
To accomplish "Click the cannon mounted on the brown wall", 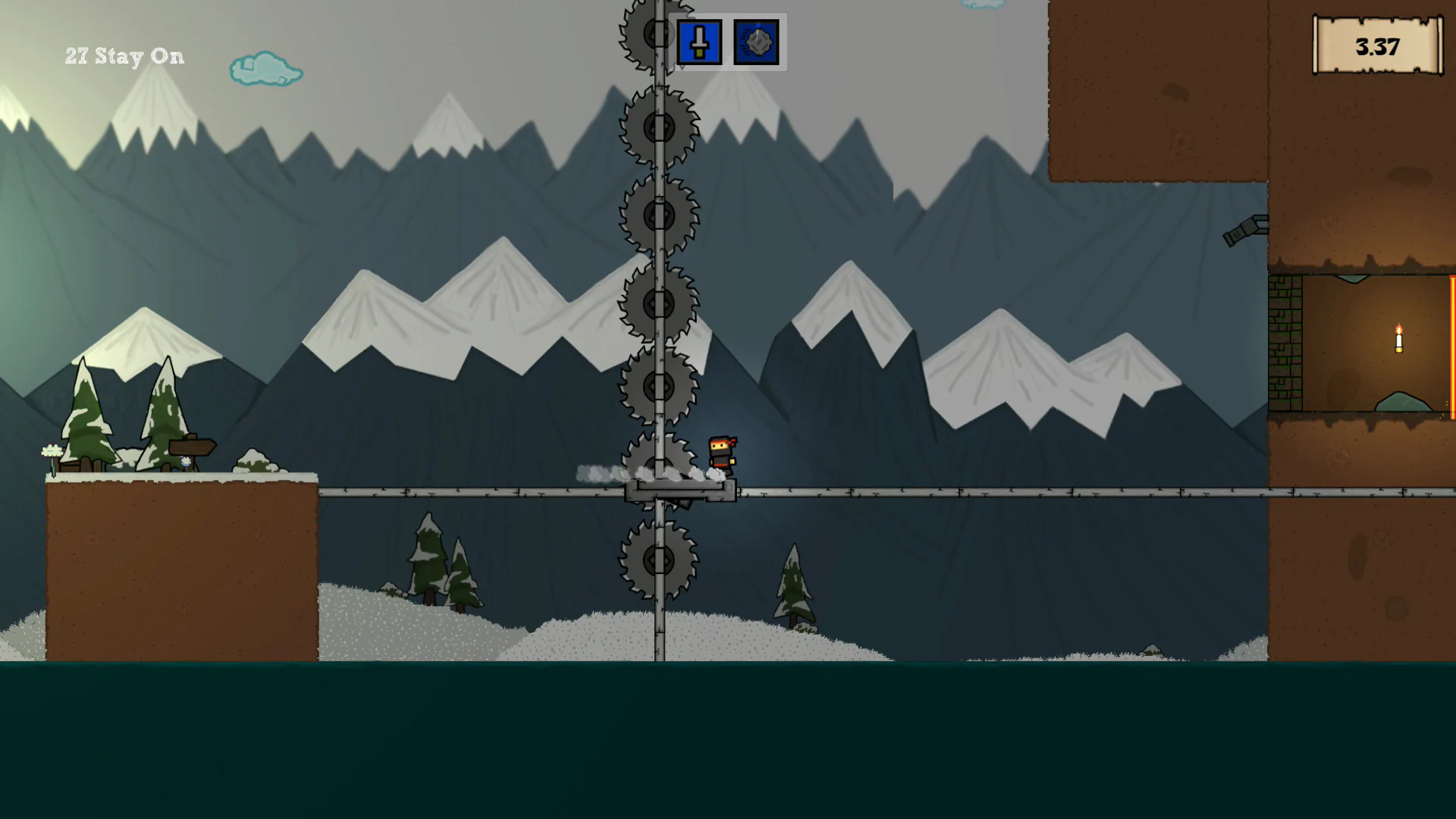I will [1244, 227].
